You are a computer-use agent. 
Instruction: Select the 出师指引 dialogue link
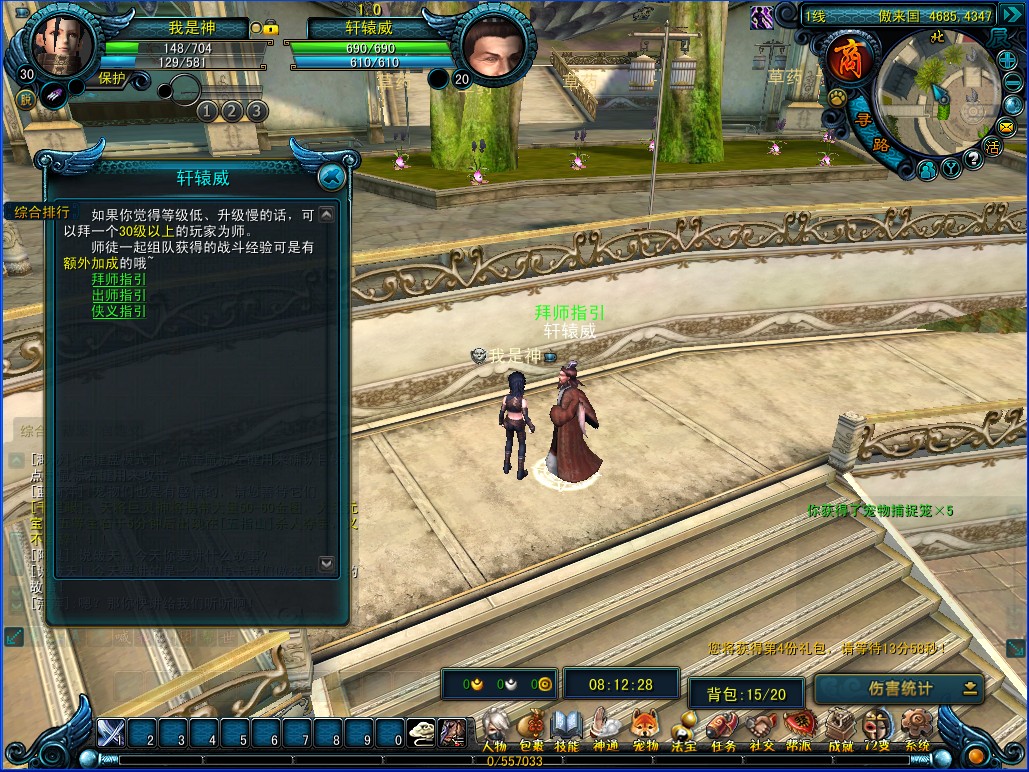click(x=119, y=295)
